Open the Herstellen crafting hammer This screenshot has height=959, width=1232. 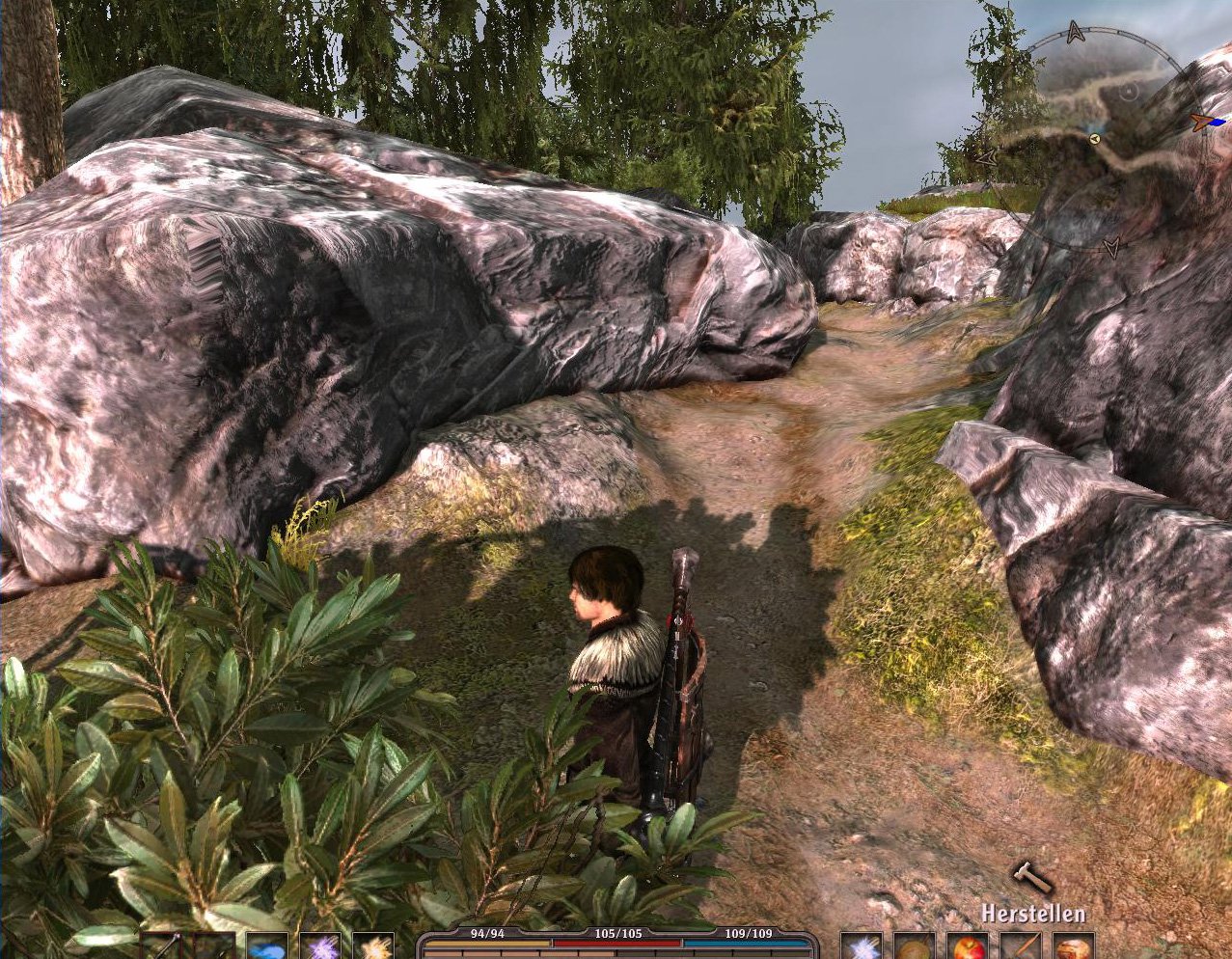[x=1030, y=878]
